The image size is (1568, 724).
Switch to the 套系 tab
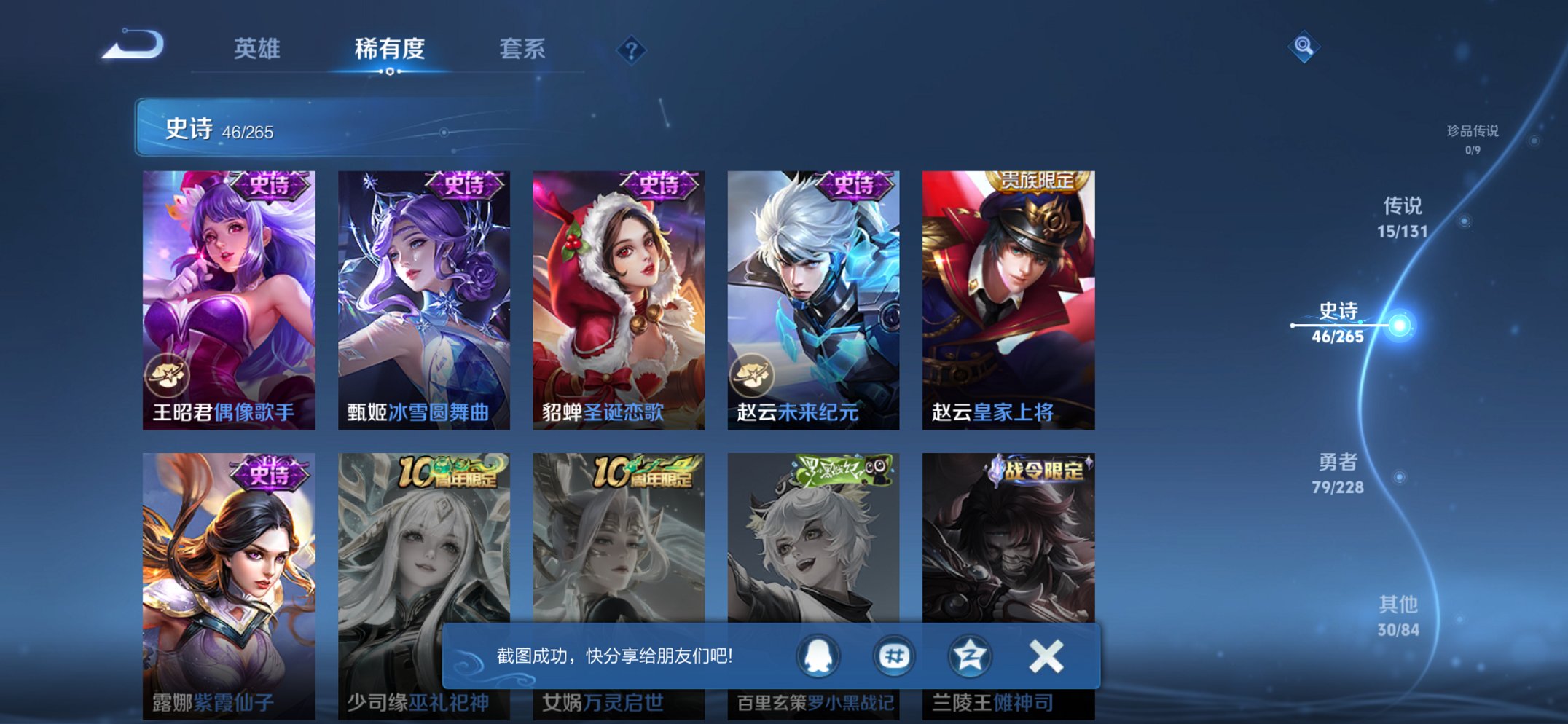522,50
